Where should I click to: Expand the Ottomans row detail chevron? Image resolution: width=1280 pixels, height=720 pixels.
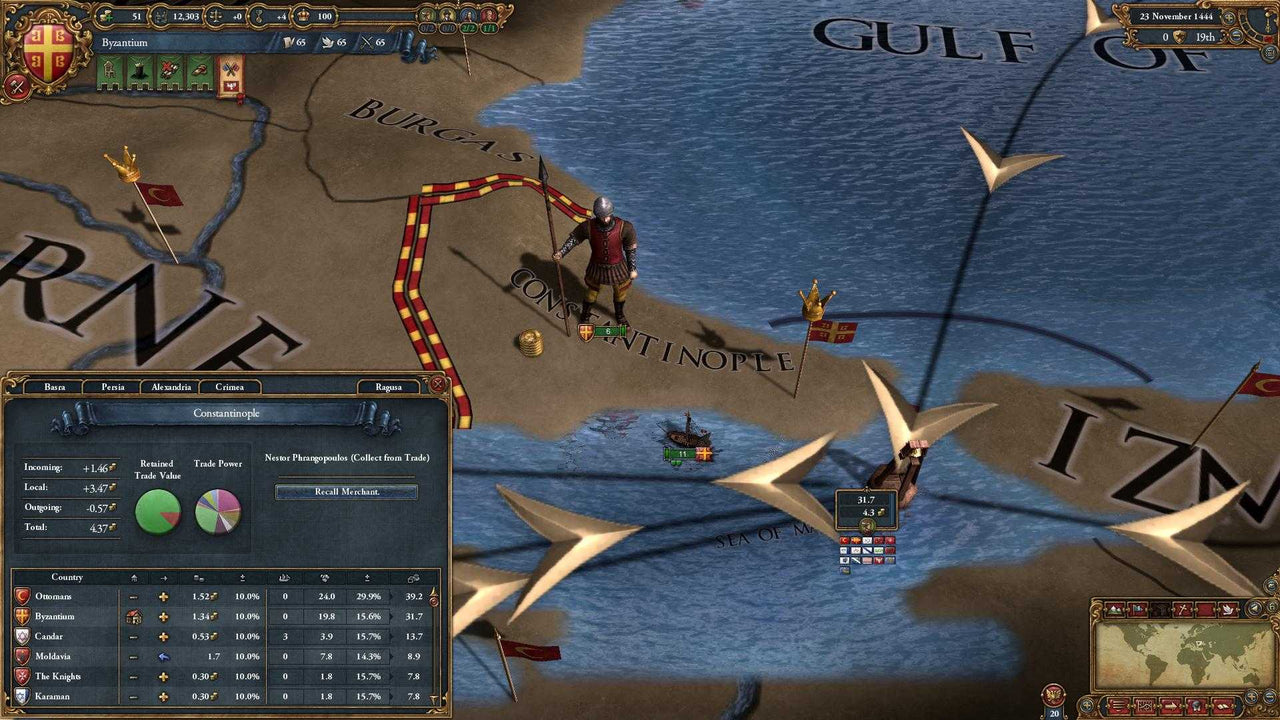pos(389,597)
